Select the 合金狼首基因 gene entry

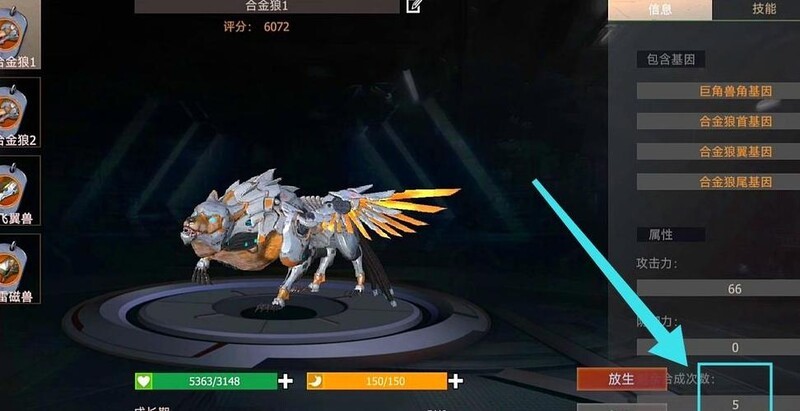pyautogui.click(x=735, y=121)
